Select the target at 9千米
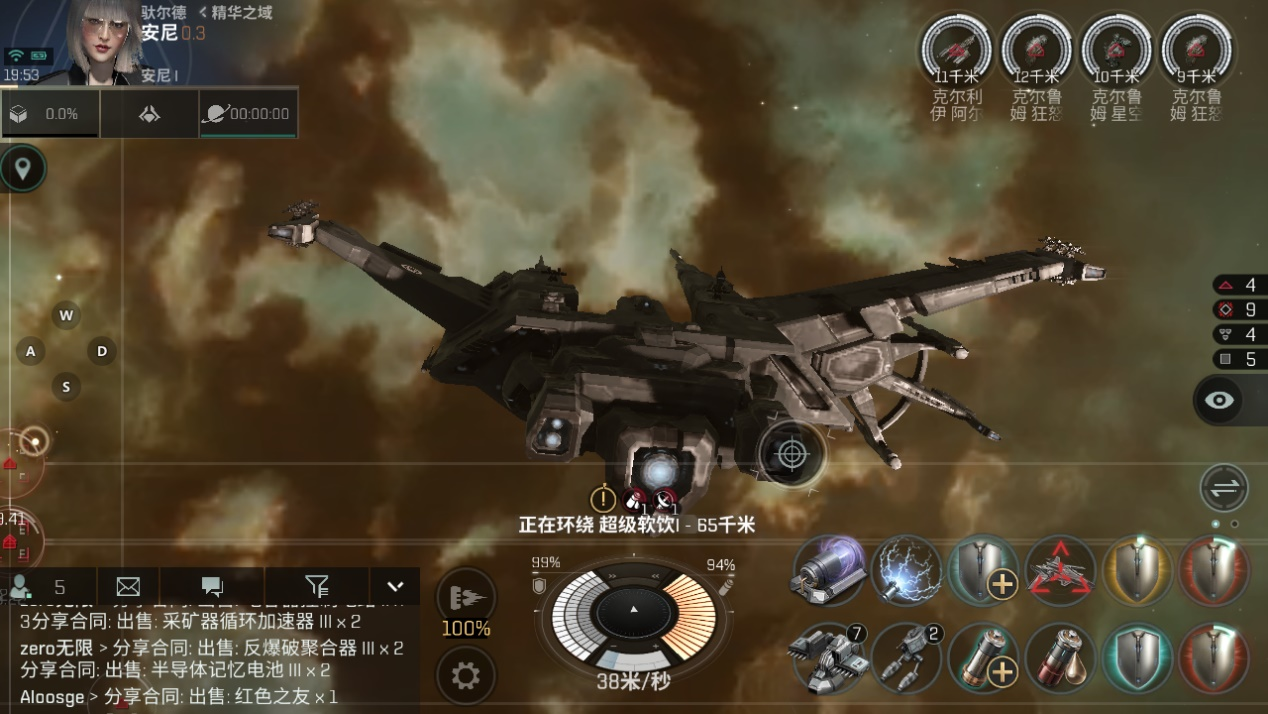 click(1196, 48)
